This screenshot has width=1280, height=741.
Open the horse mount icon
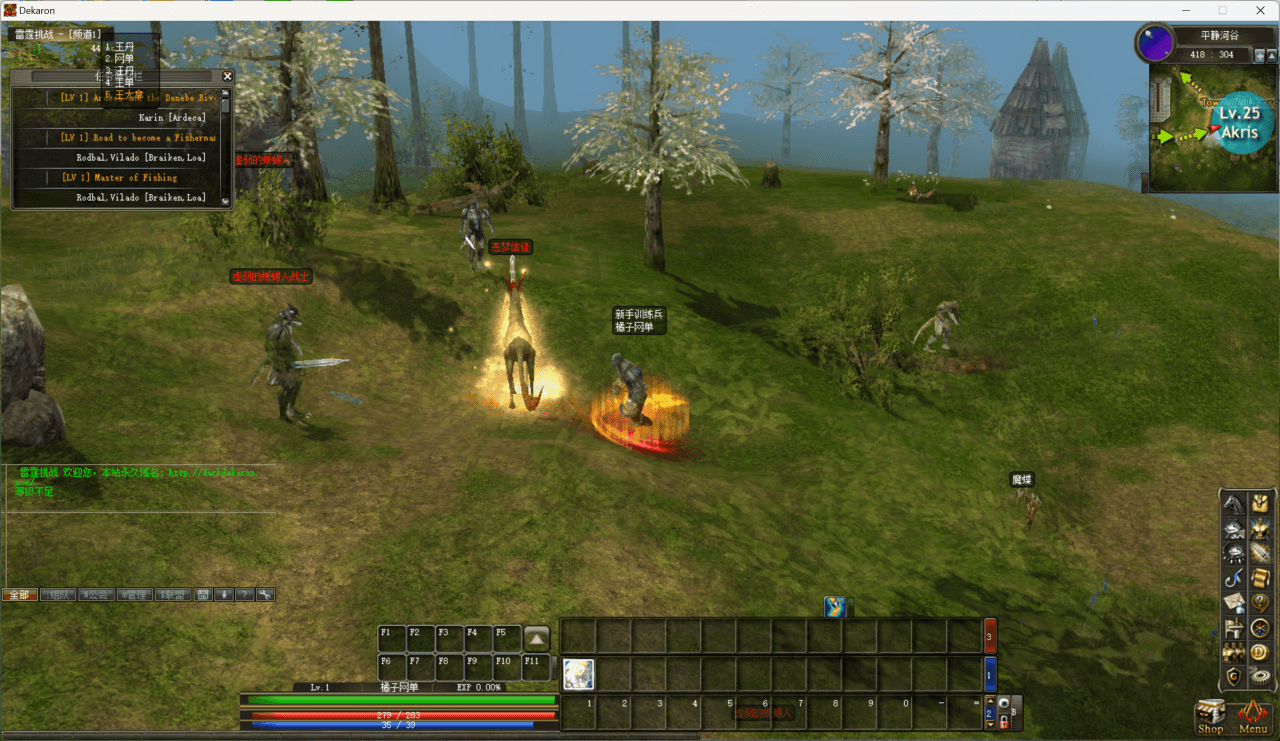click(x=1234, y=502)
